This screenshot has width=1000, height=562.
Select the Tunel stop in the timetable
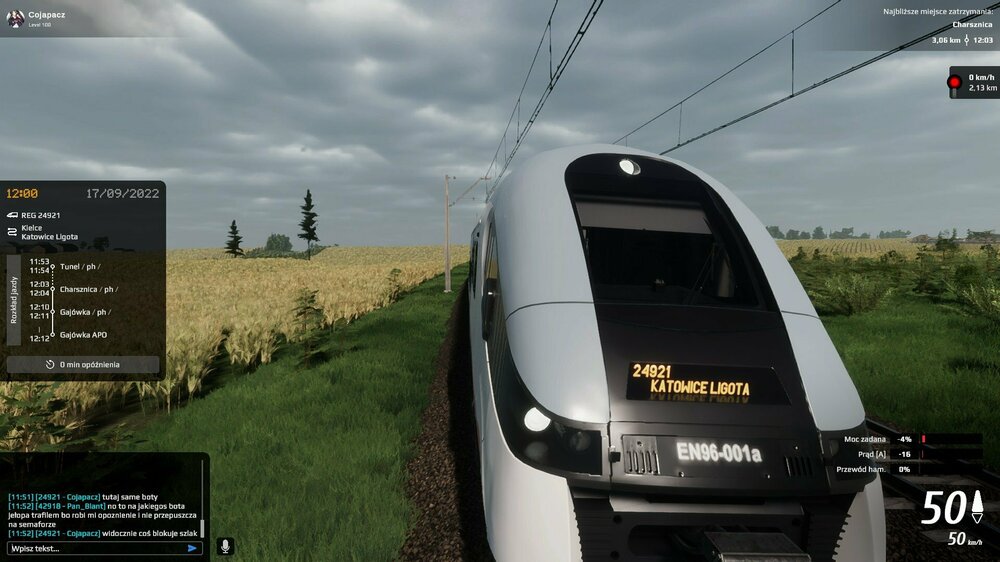(x=80, y=267)
